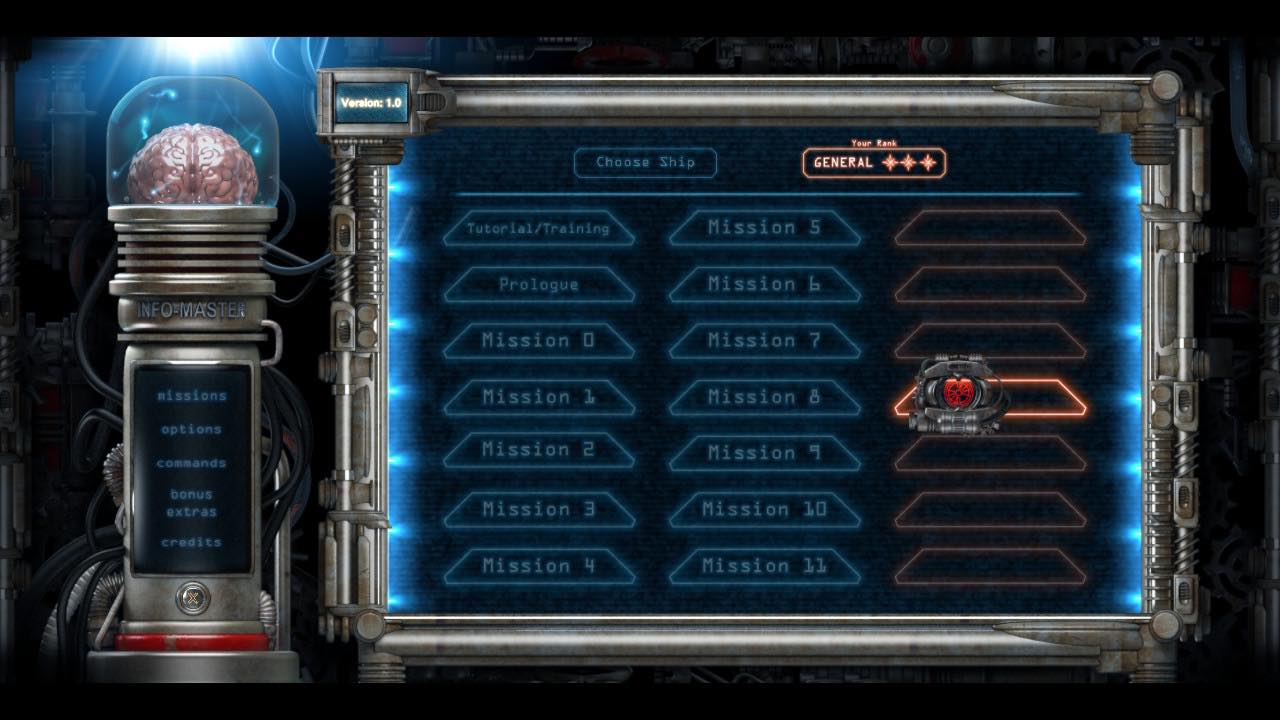Viewport: 1280px width, 720px height.
Task: Select Mission 2
Action: pos(538,450)
